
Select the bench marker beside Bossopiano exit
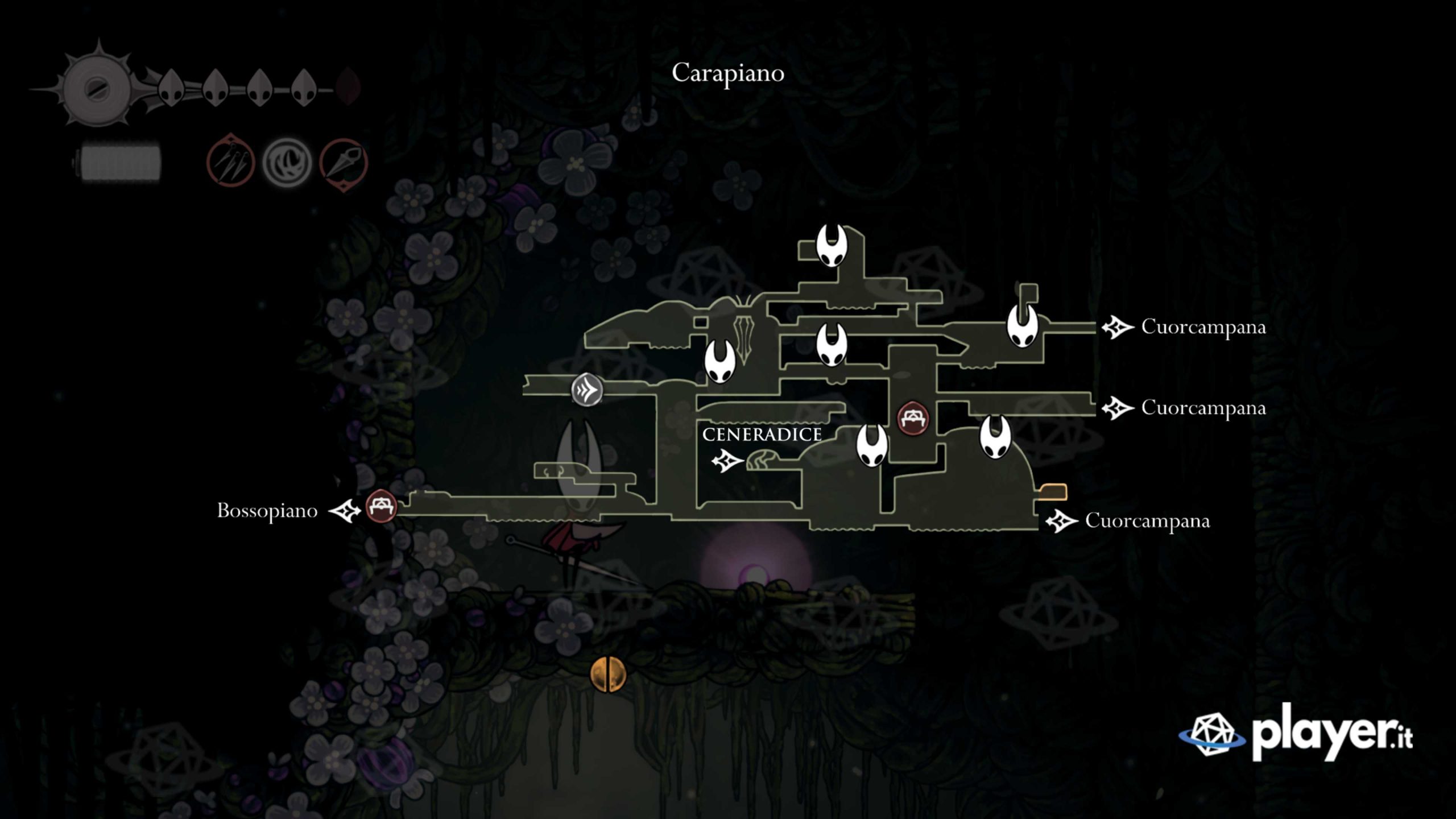click(x=380, y=506)
